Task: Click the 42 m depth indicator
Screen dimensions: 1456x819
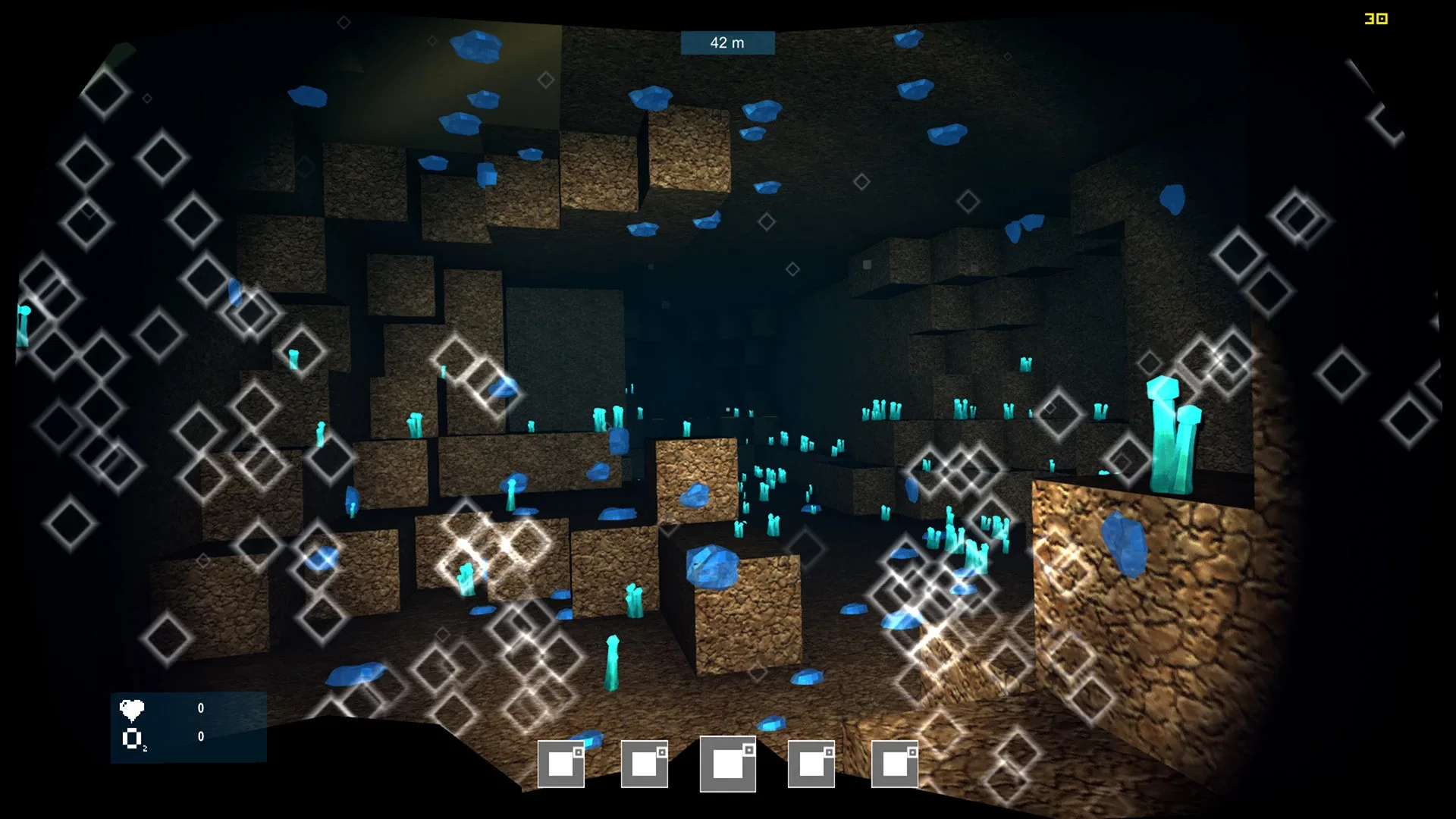Action: (726, 42)
